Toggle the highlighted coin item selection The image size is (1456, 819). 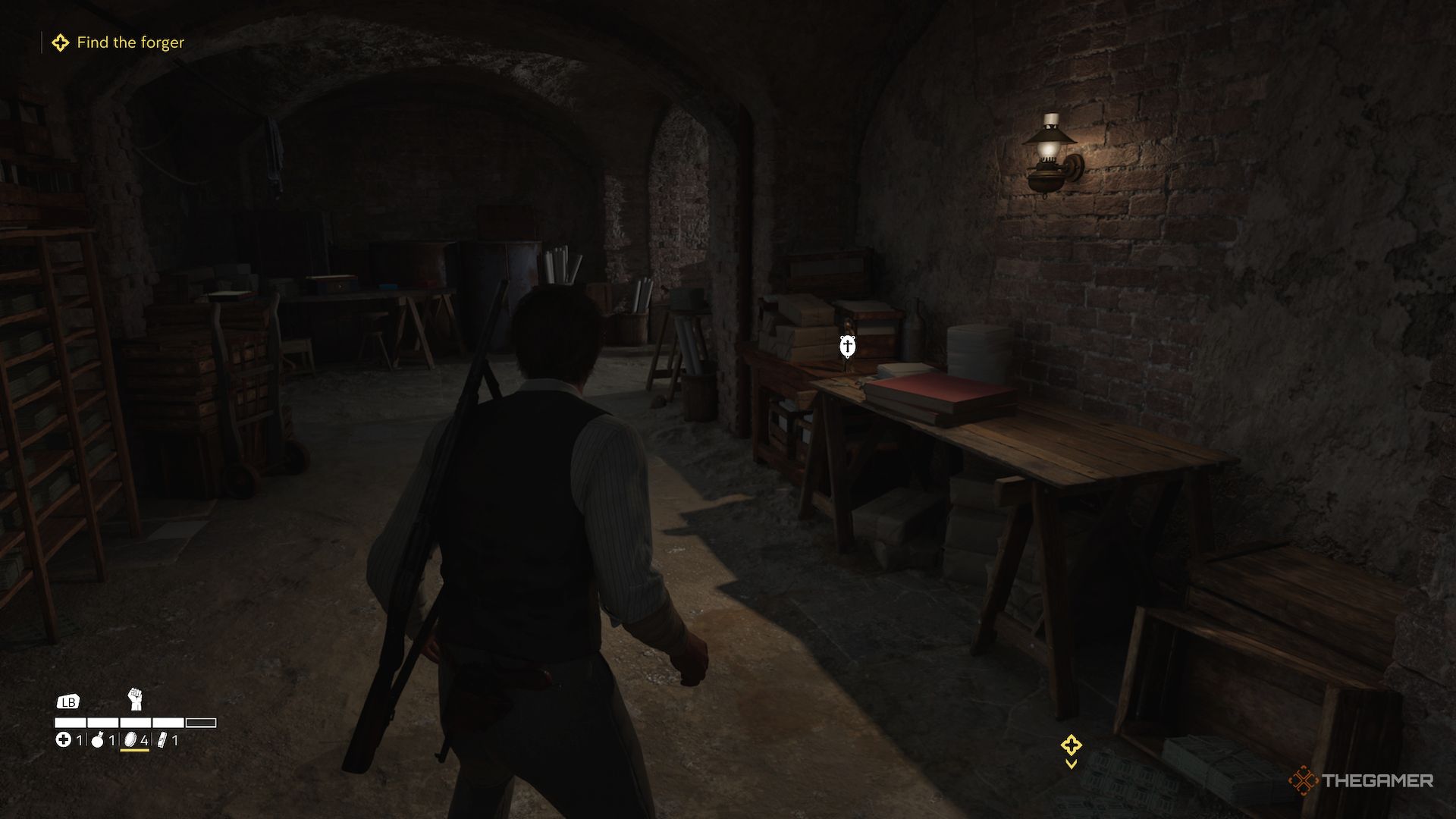tap(130, 741)
